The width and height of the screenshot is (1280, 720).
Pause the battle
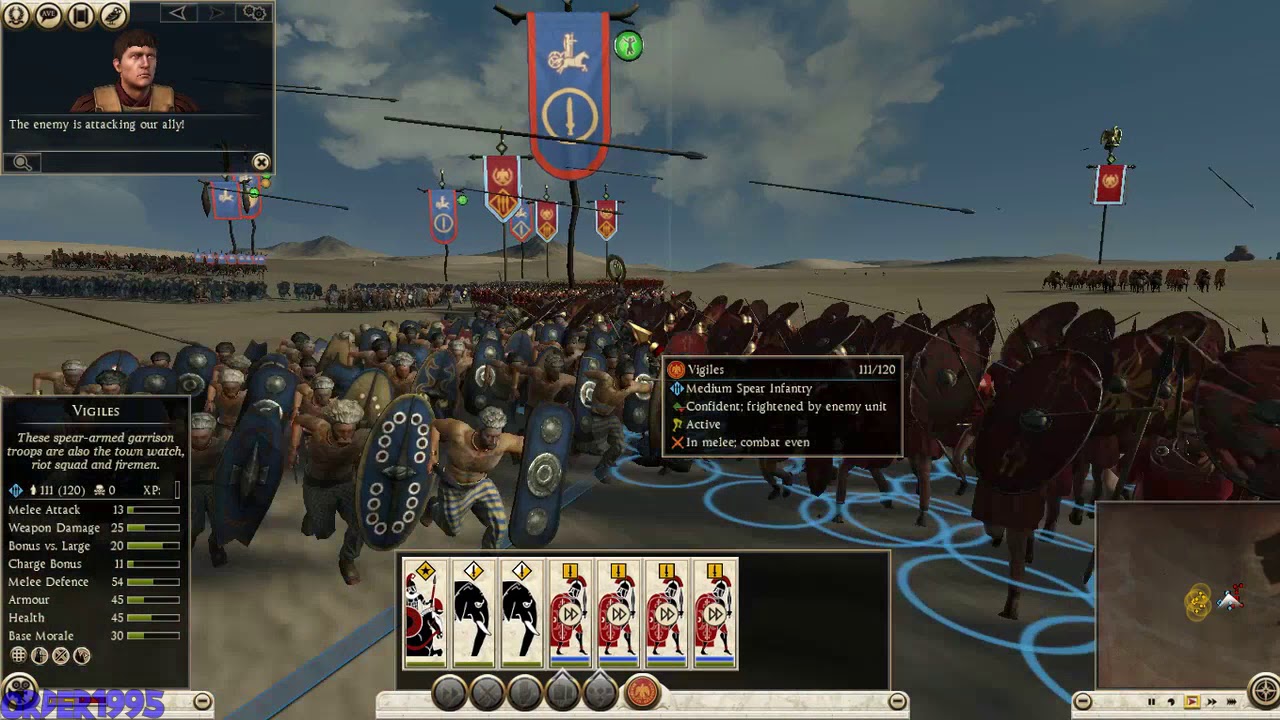pyautogui.click(x=1151, y=702)
